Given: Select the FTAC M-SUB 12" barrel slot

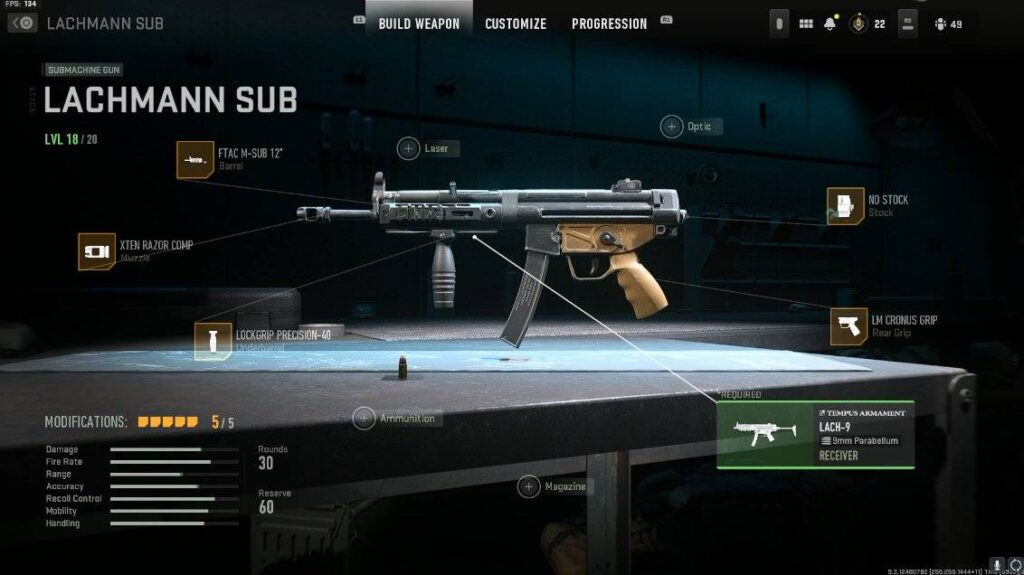Looking at the screenshot, I should pyautogui.click(x=194, y=160).
